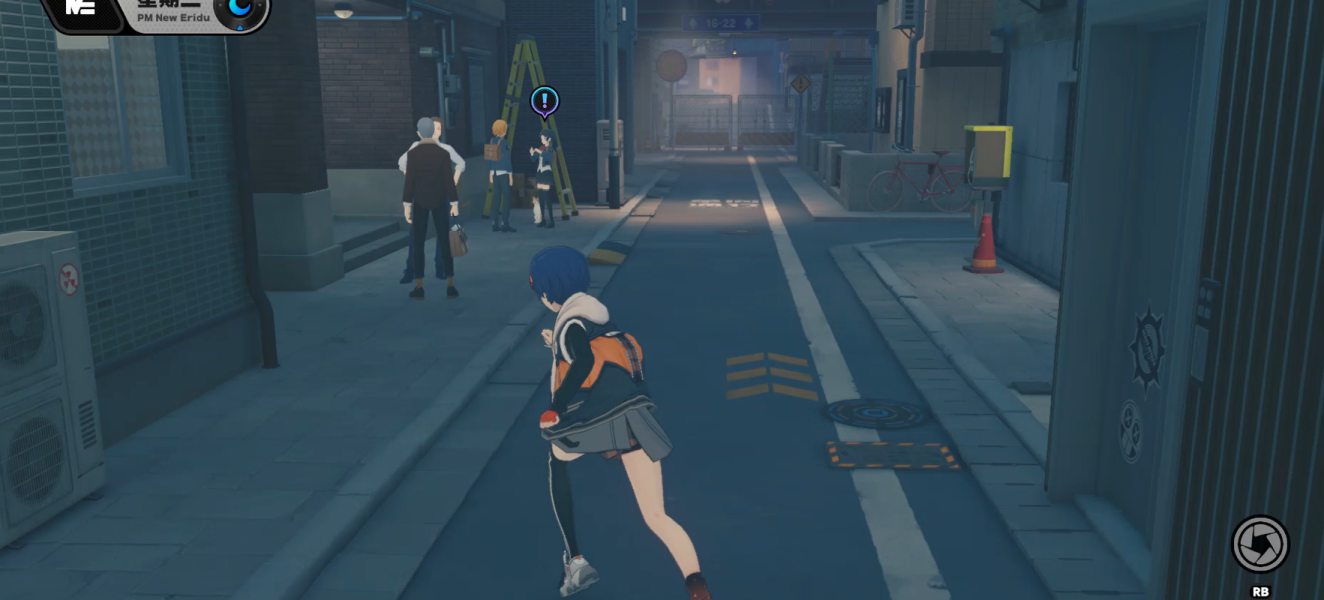This screenshot has width=1324, height=600.
Task: Open the camera shutter photo mode
Action: click(1260, 544)
